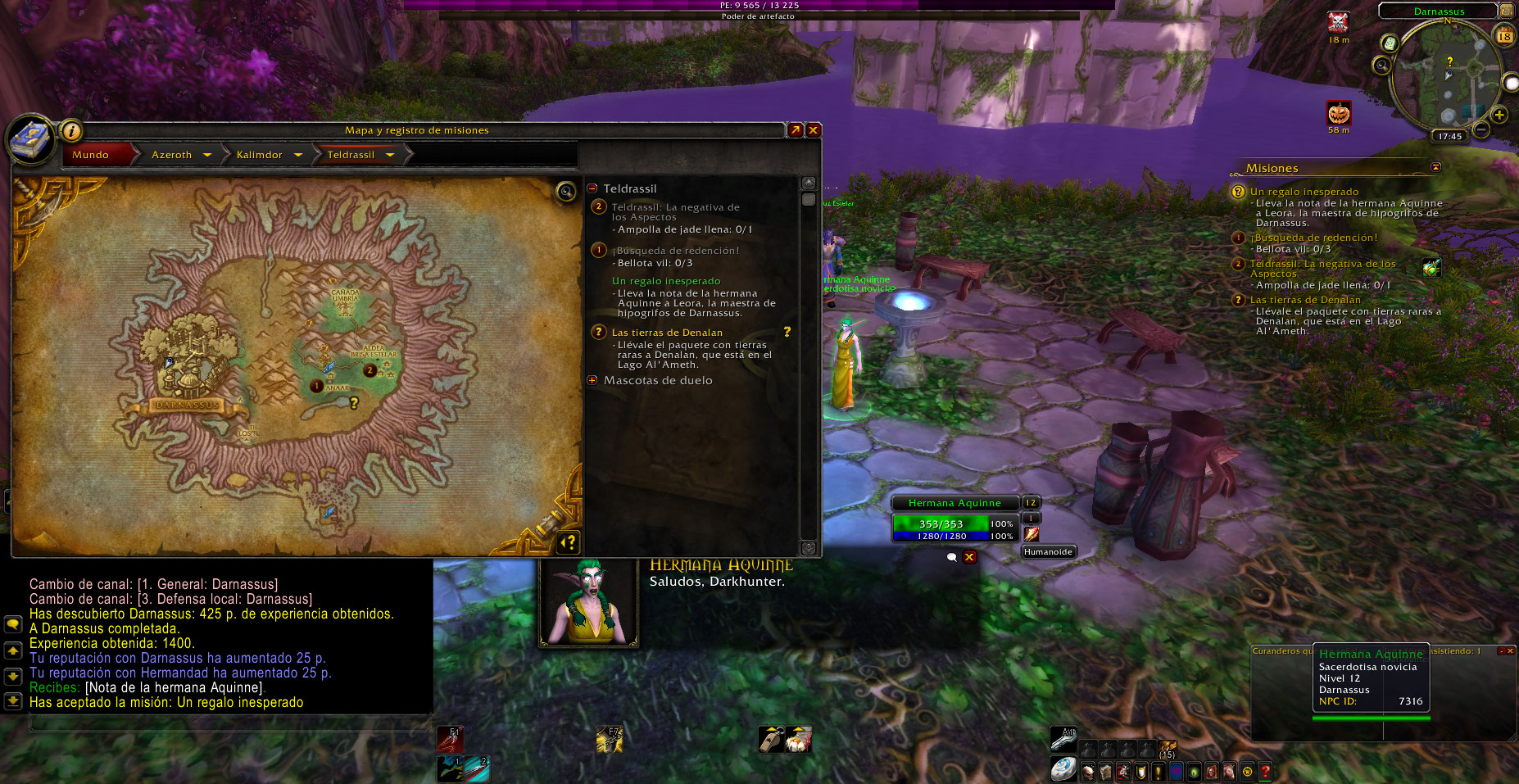Image resolution: width=1519 pixels, height=784 pixels.
Task: Click the Hermana Aquinne target frame
Action: click(x=954, y=503)
